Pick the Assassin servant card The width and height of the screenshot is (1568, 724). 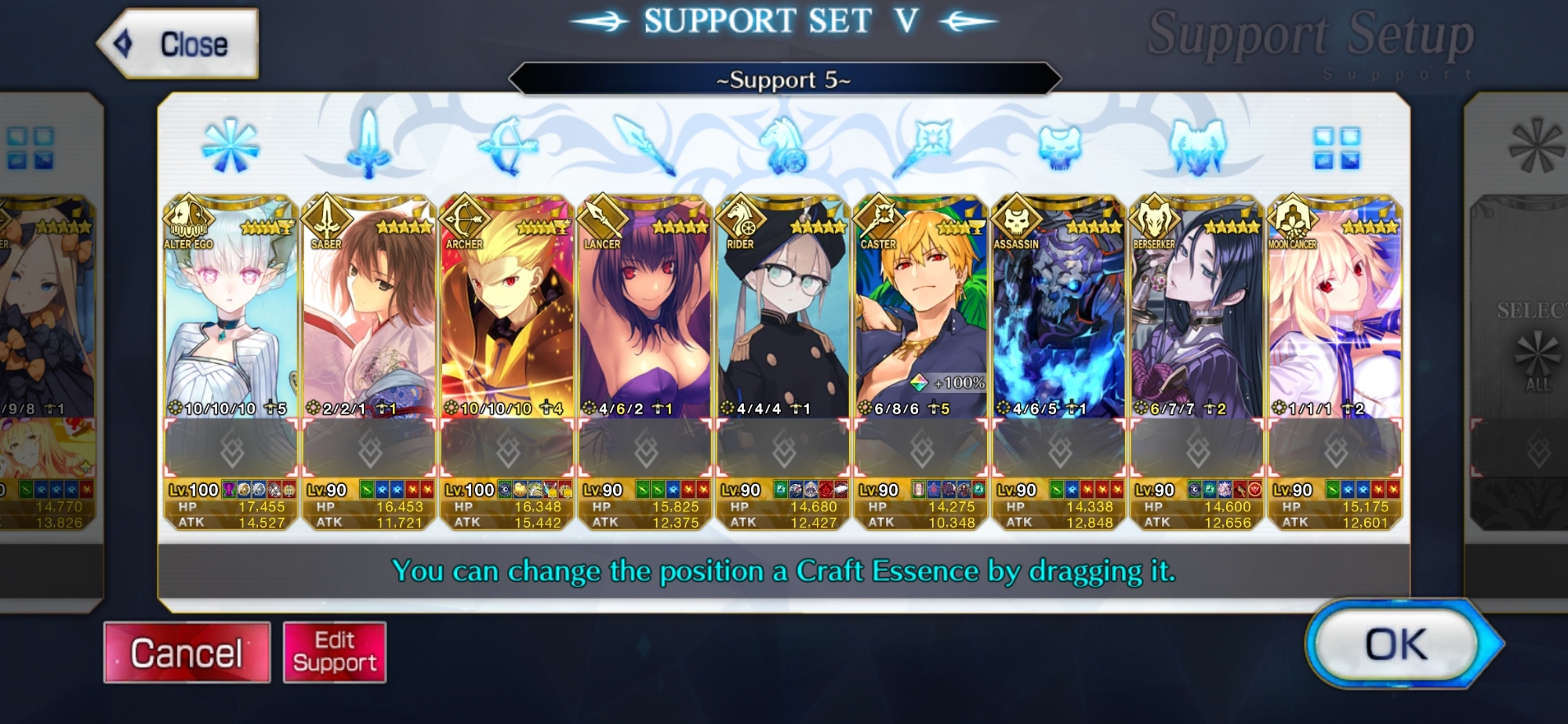click(x=1058, y=314)
